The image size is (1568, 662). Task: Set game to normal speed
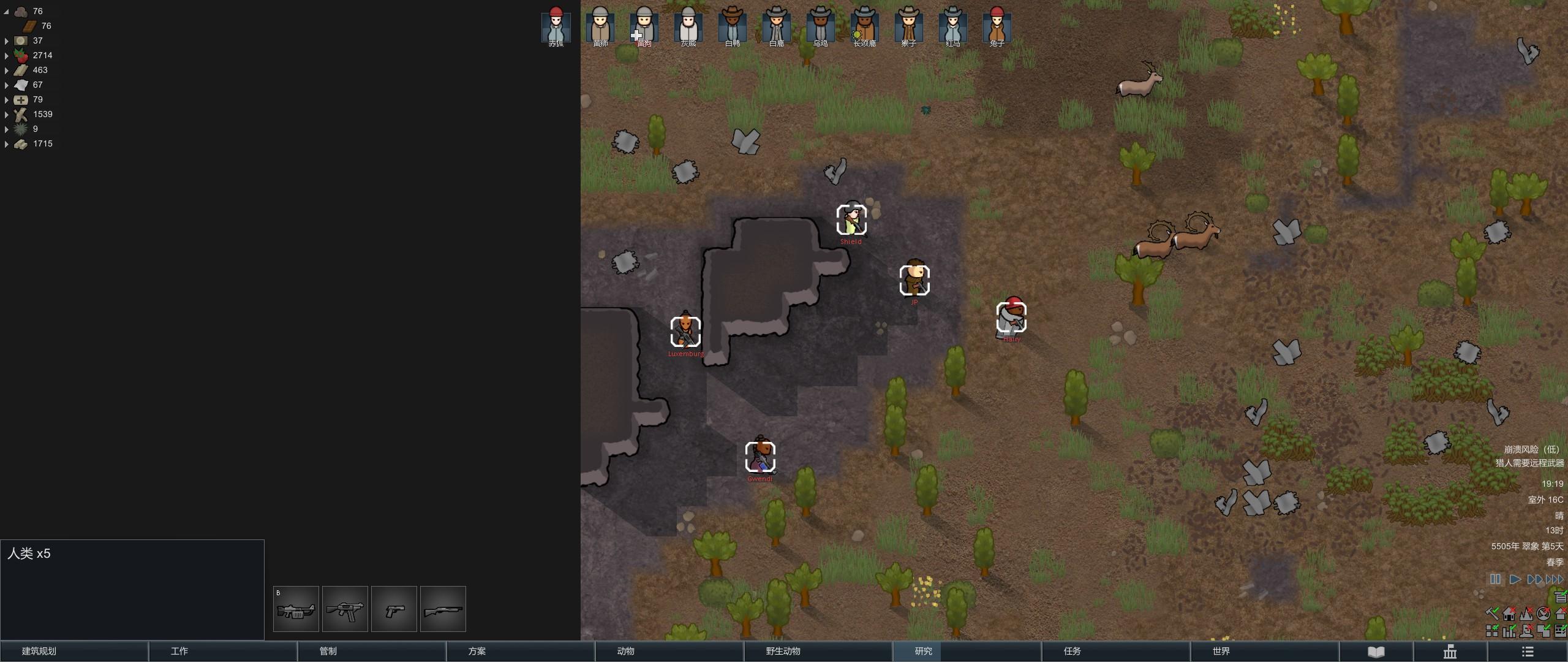pos(1515,579)
